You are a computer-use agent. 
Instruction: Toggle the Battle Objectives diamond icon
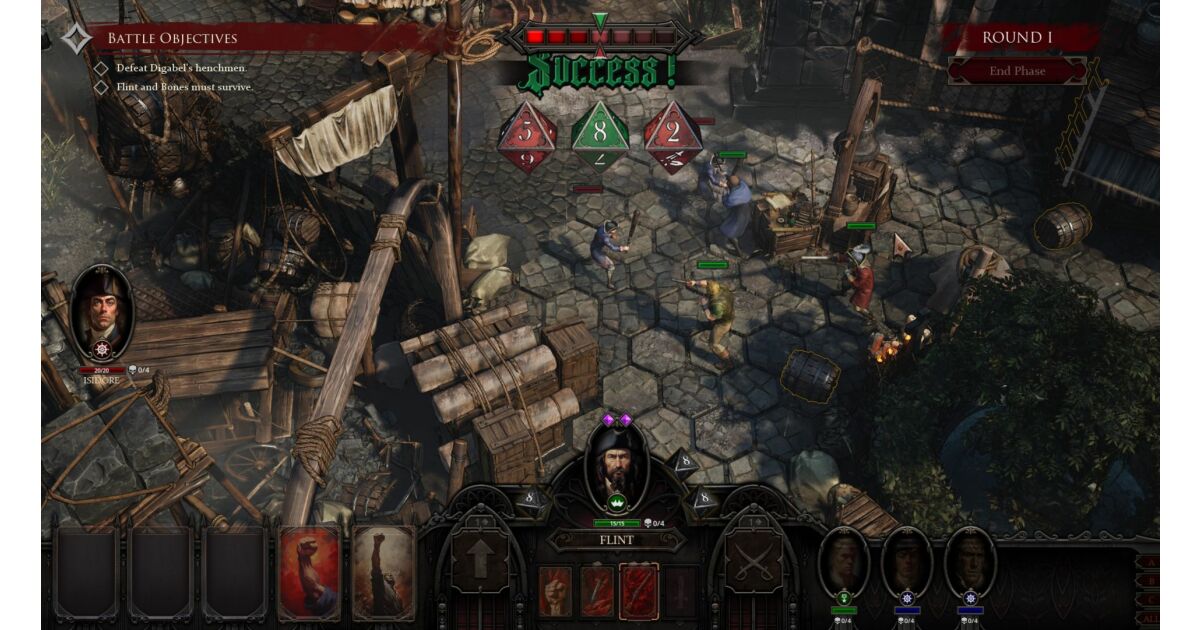[x=76, y=39]
